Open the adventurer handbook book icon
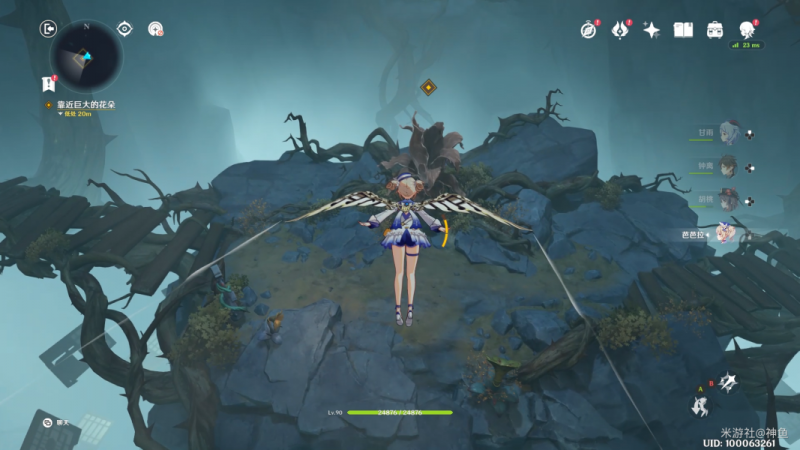Image resolution: width=800 pixels, height=450 pixels. click(683, 30)
